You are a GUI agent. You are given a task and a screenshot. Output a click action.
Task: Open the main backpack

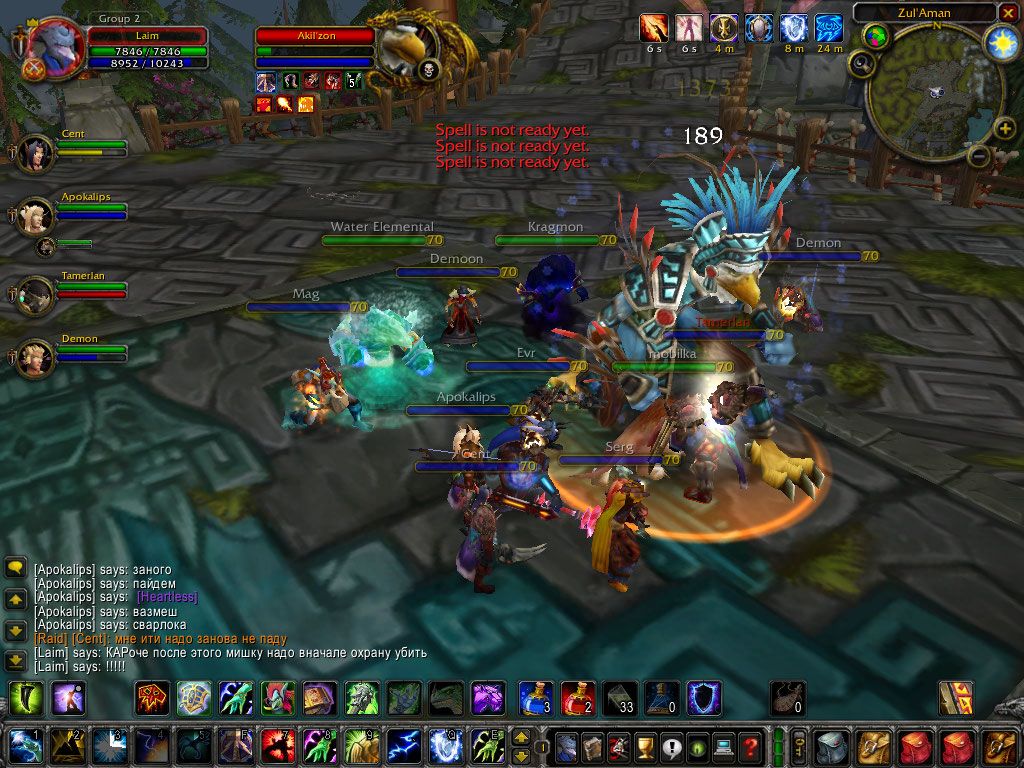pos(999,746)
